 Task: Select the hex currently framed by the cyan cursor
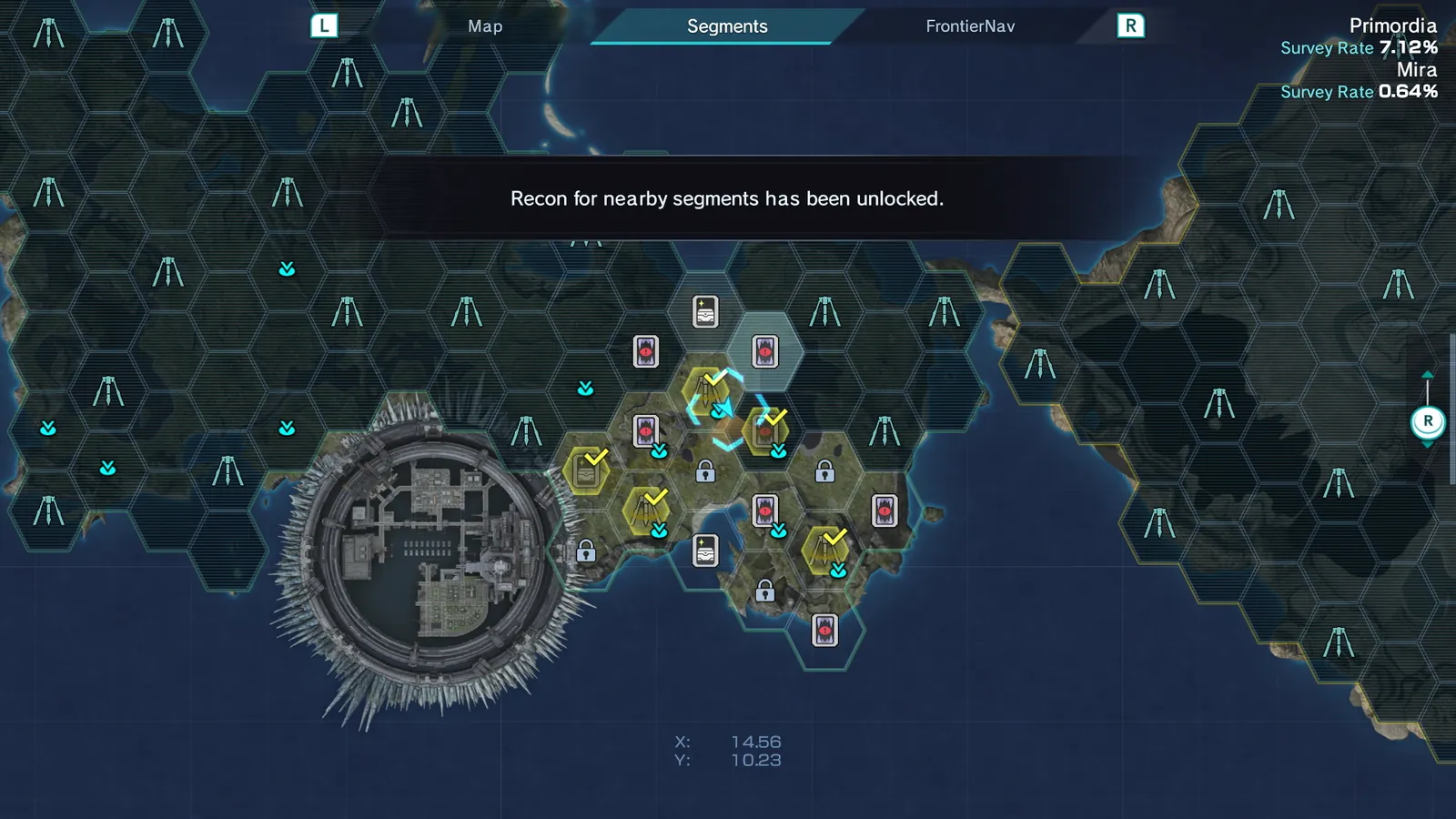(x=726, y=409)
